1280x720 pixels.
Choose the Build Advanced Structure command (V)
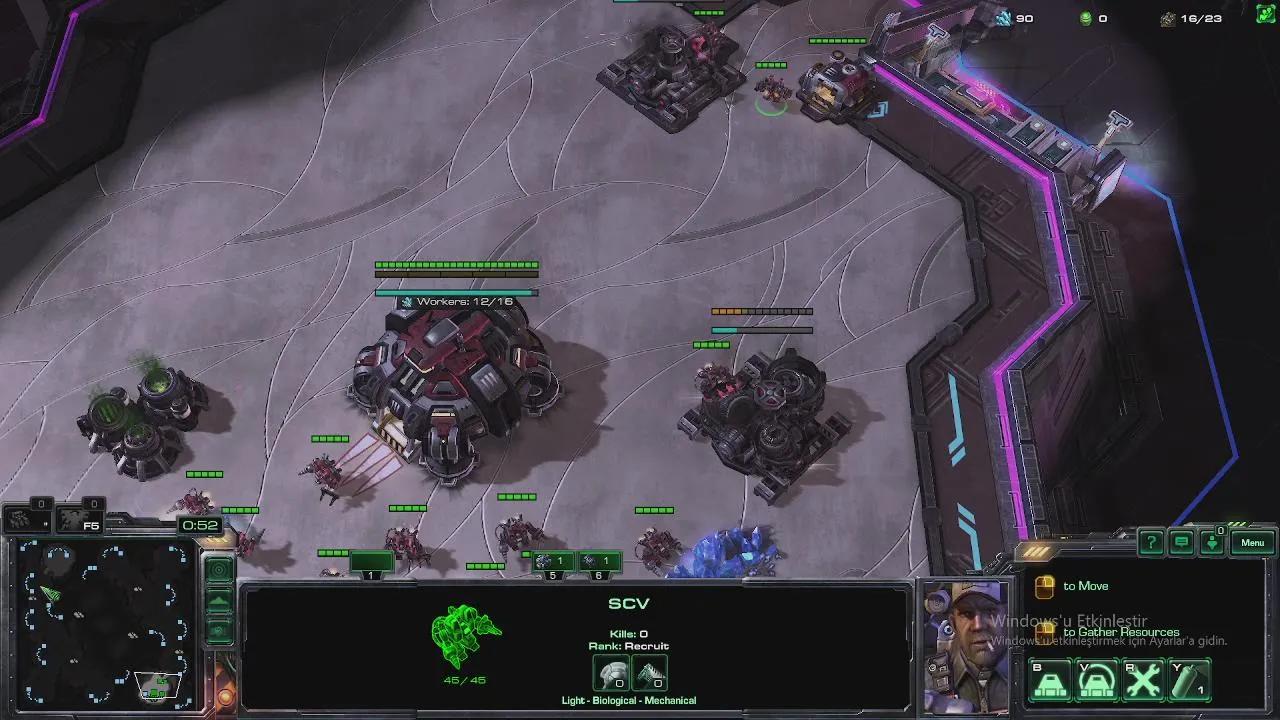(x=1097, y=682)
